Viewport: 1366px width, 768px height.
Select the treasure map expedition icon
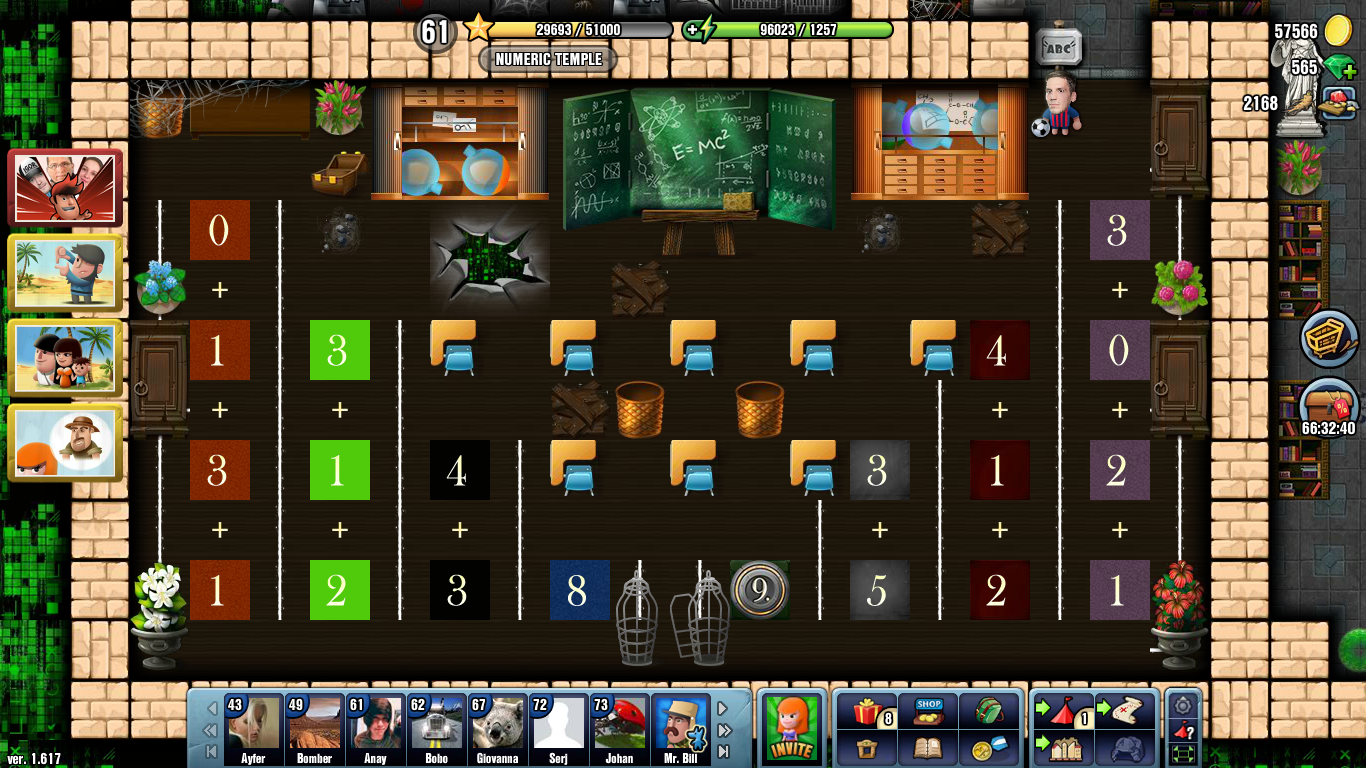coord(1126,711)
